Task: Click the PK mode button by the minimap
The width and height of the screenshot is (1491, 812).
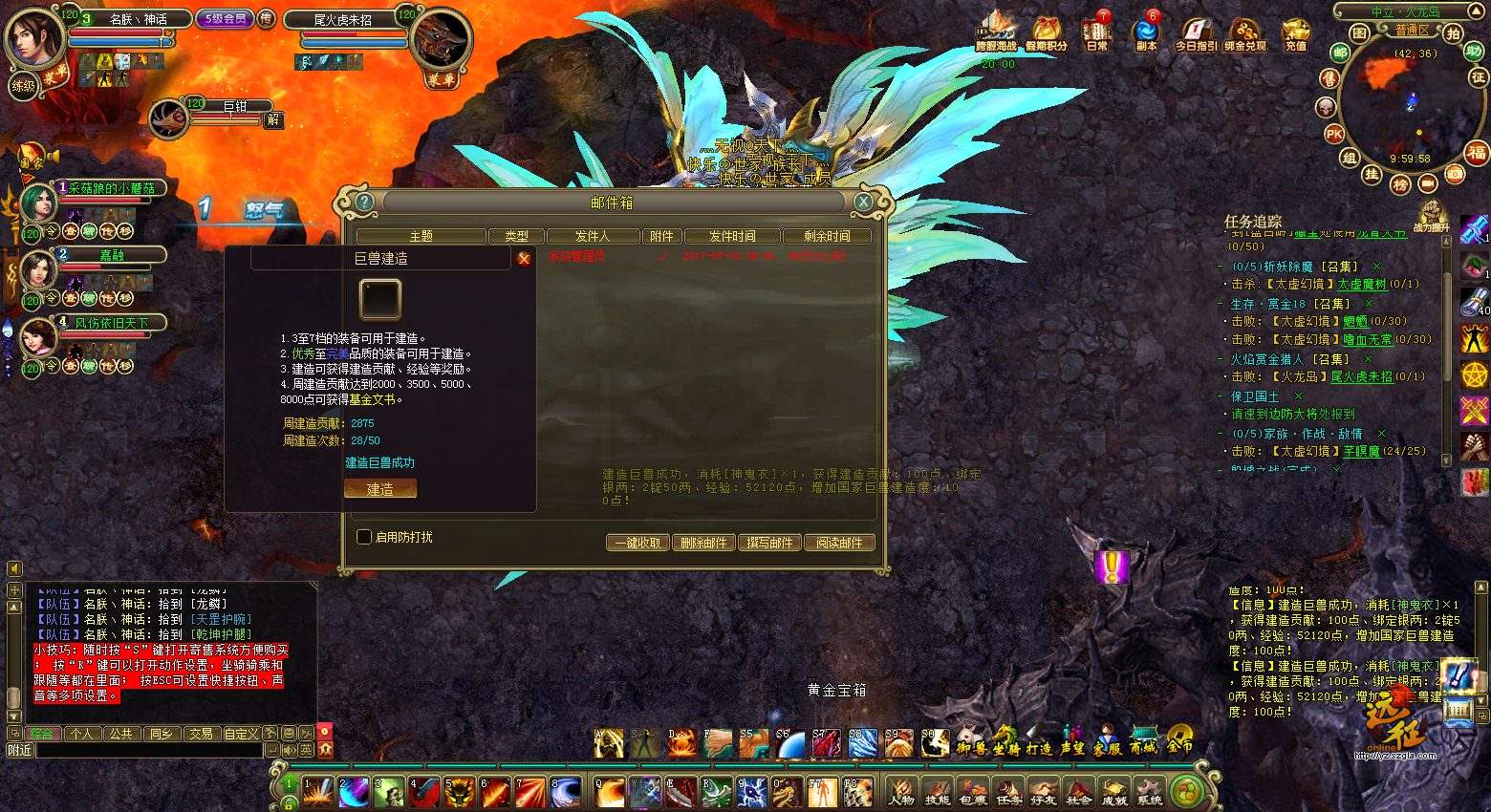Action: coord(1334,135)
